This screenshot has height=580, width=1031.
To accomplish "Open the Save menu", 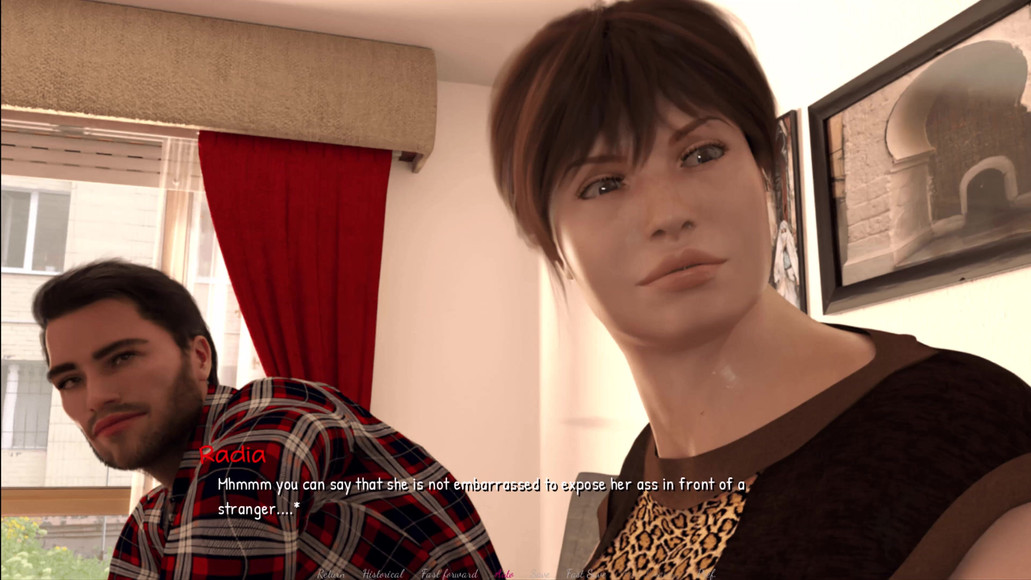I will 539,574.
